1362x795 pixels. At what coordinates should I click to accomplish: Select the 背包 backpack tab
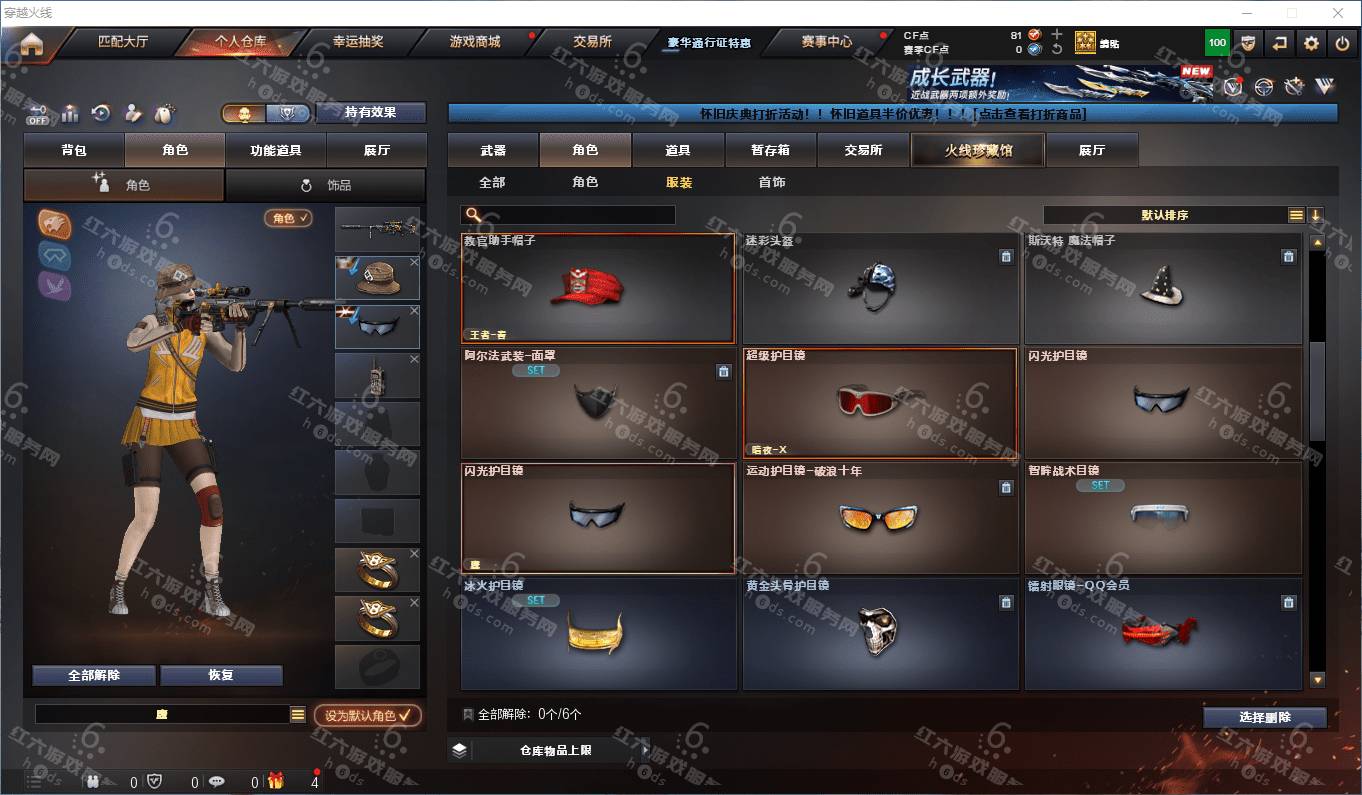[x=74, y=150]
